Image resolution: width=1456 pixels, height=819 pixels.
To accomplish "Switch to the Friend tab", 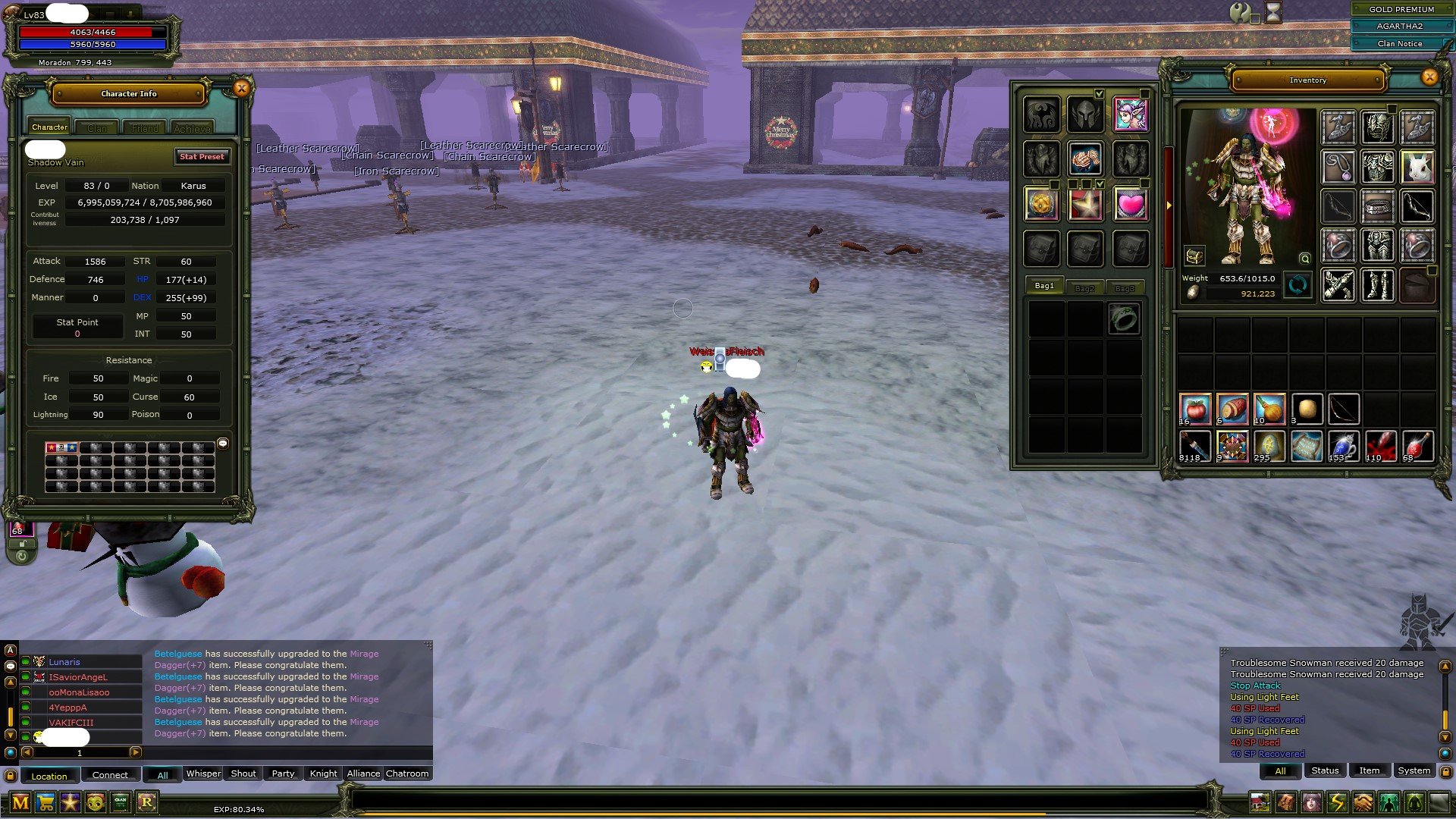I will 145,128.
